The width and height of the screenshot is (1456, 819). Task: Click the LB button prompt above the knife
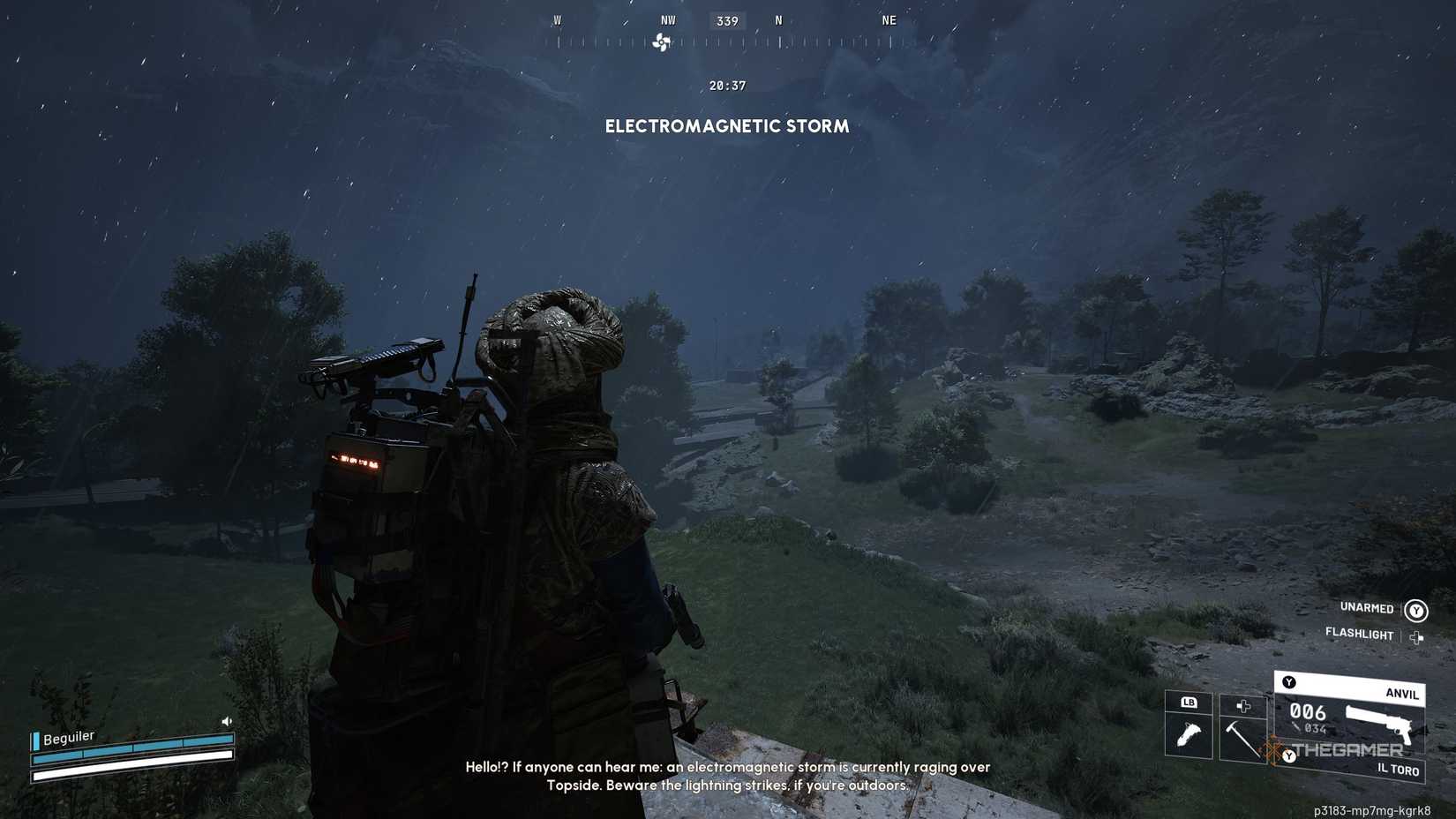click(x=1190, y=702)
